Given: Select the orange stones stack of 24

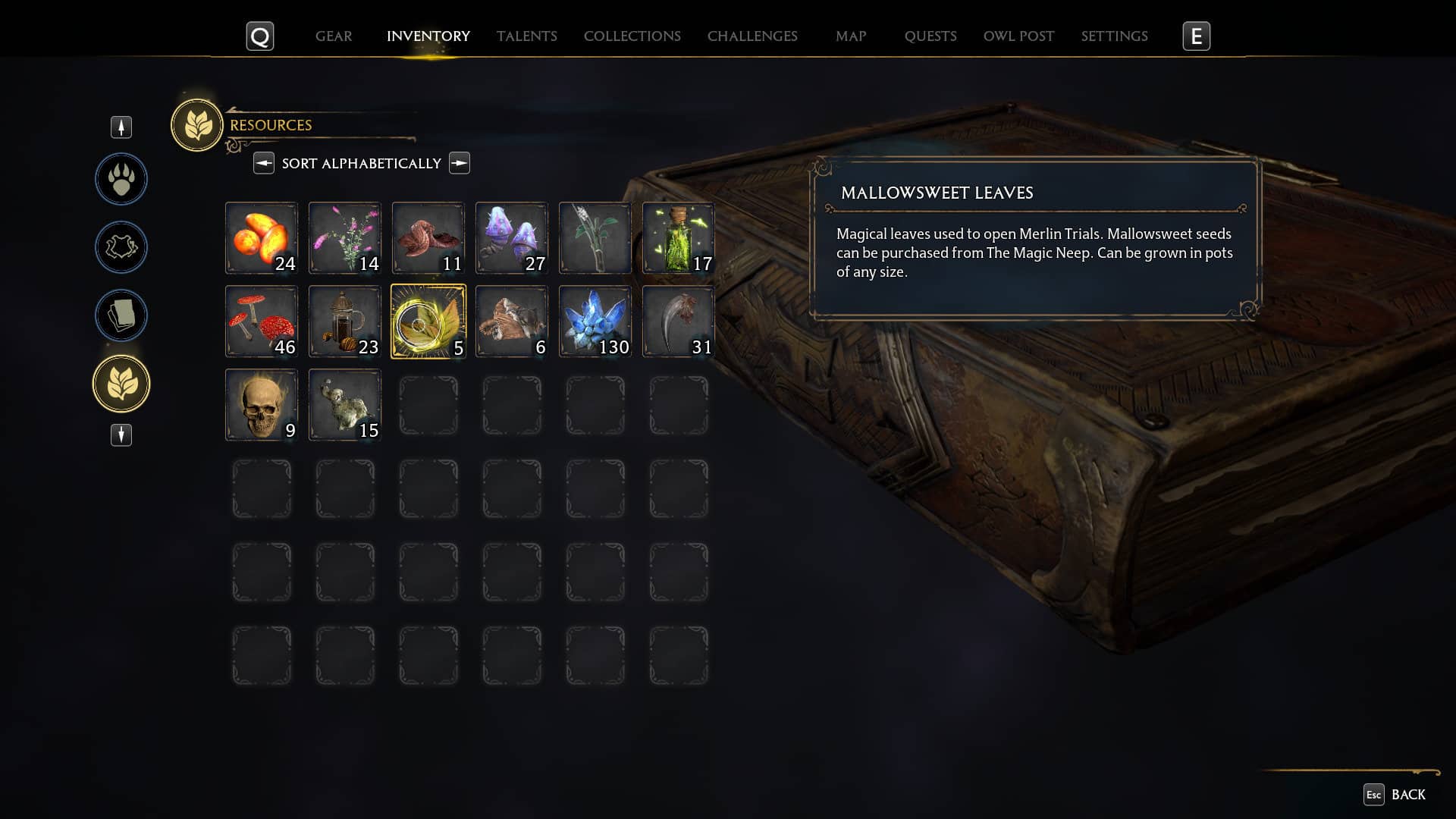Looking at the screenshot, I should [x=262, y=238].
